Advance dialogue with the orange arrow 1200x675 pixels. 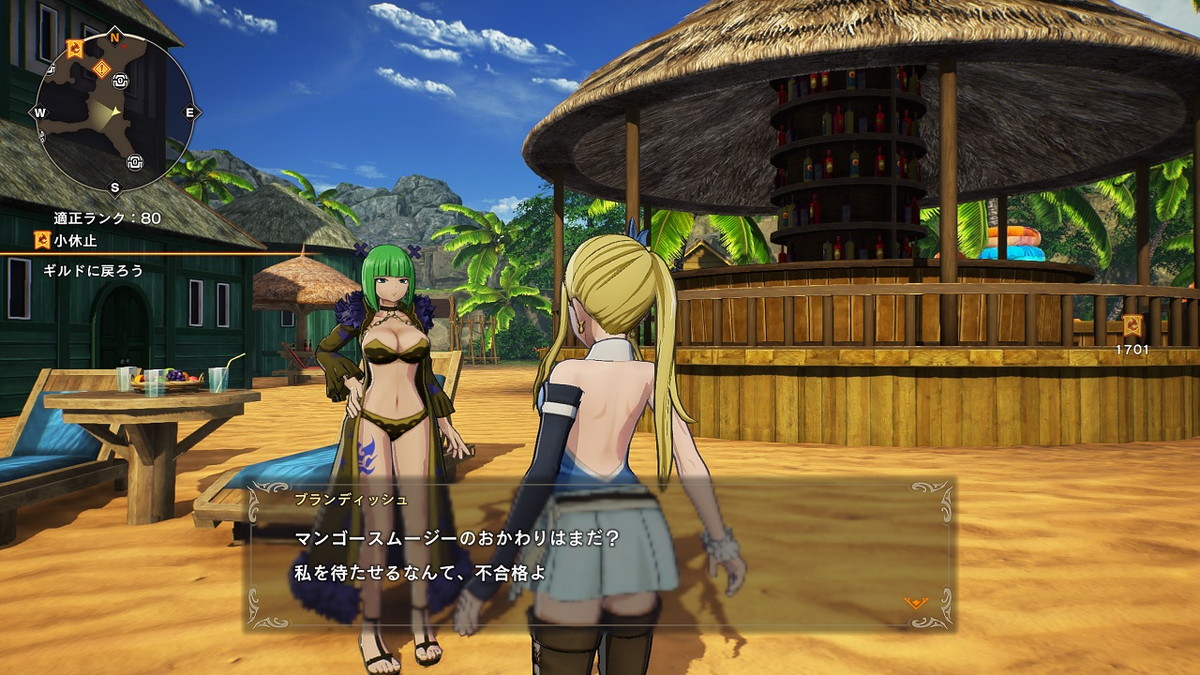(914, 602)
